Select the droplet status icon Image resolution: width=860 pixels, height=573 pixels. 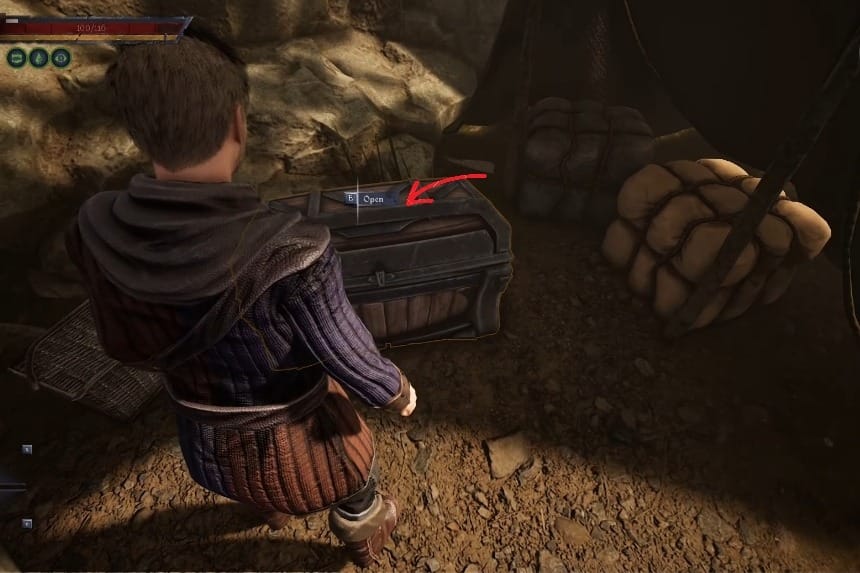pos(39,58)
